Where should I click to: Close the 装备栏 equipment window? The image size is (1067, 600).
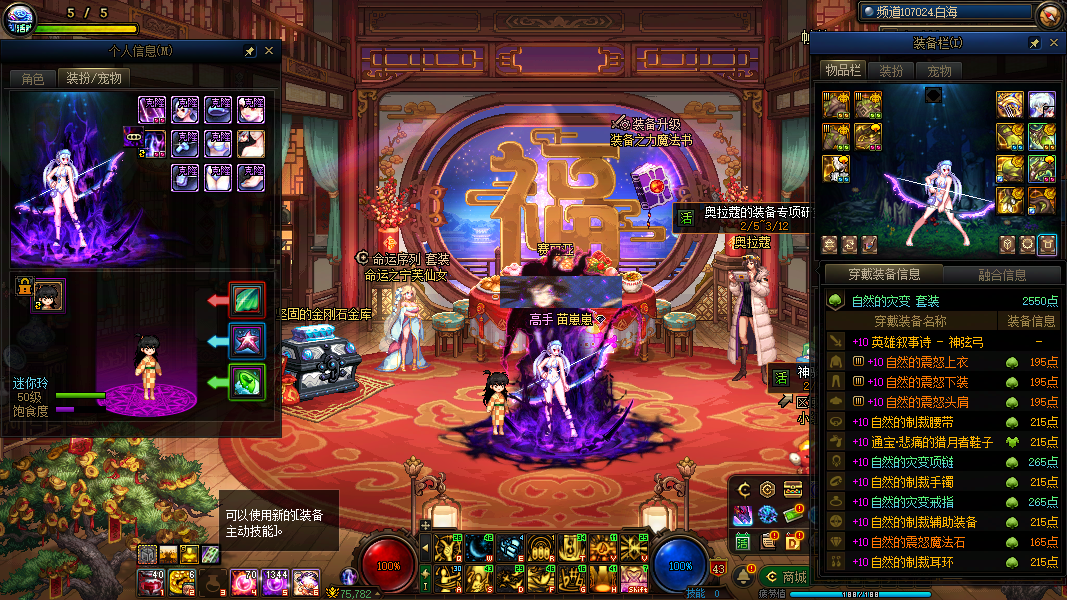click(x=1053, y=44)
